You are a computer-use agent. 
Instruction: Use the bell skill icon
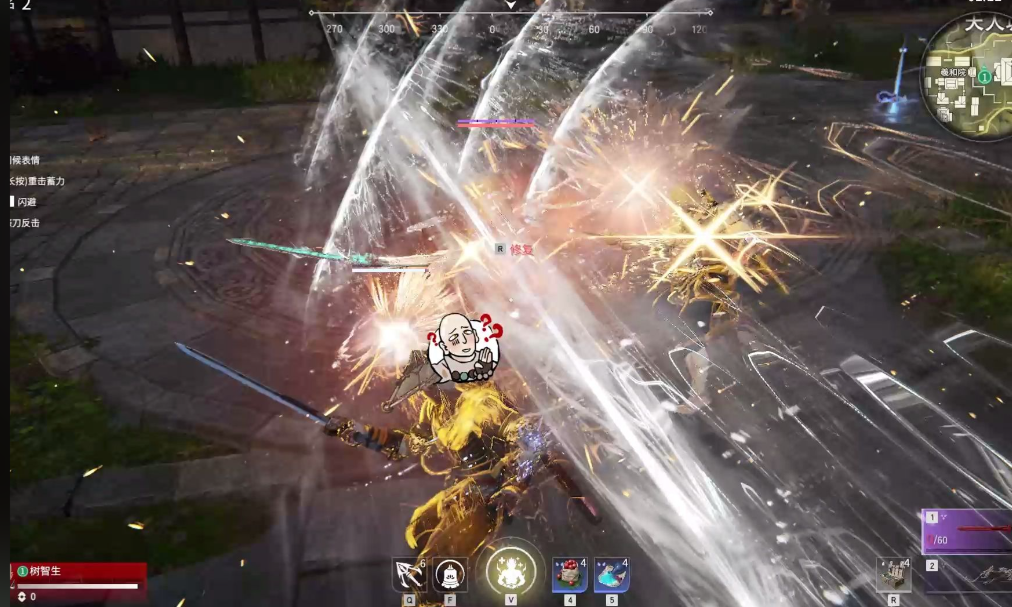pos(450,574)
